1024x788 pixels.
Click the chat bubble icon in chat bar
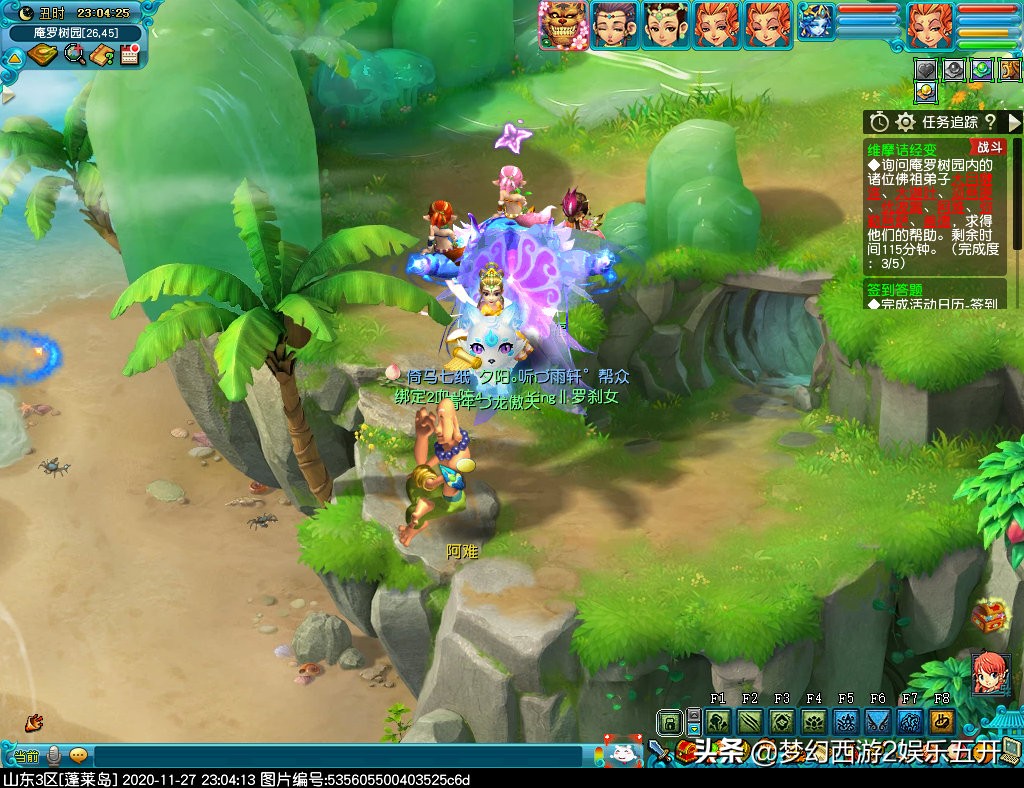pyautogui.click(x=78, y=755)
